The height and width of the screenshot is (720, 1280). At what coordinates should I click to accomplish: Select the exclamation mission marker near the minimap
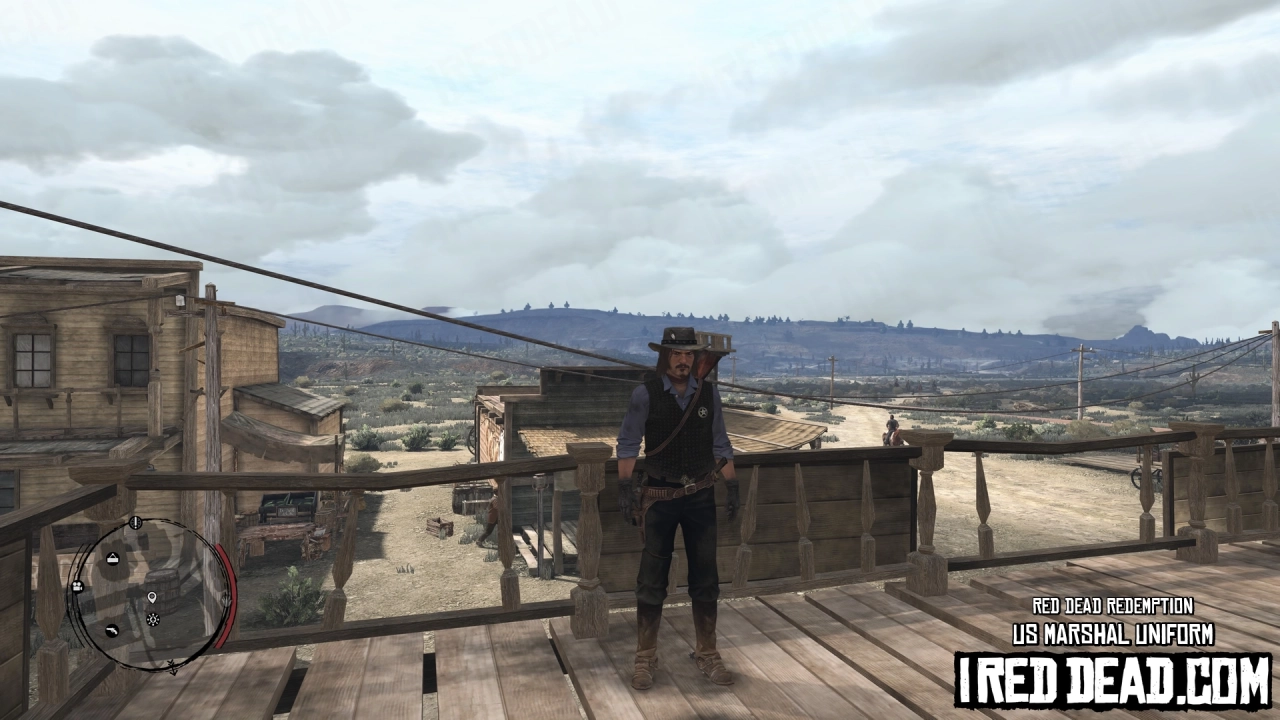tap(135, 522)
